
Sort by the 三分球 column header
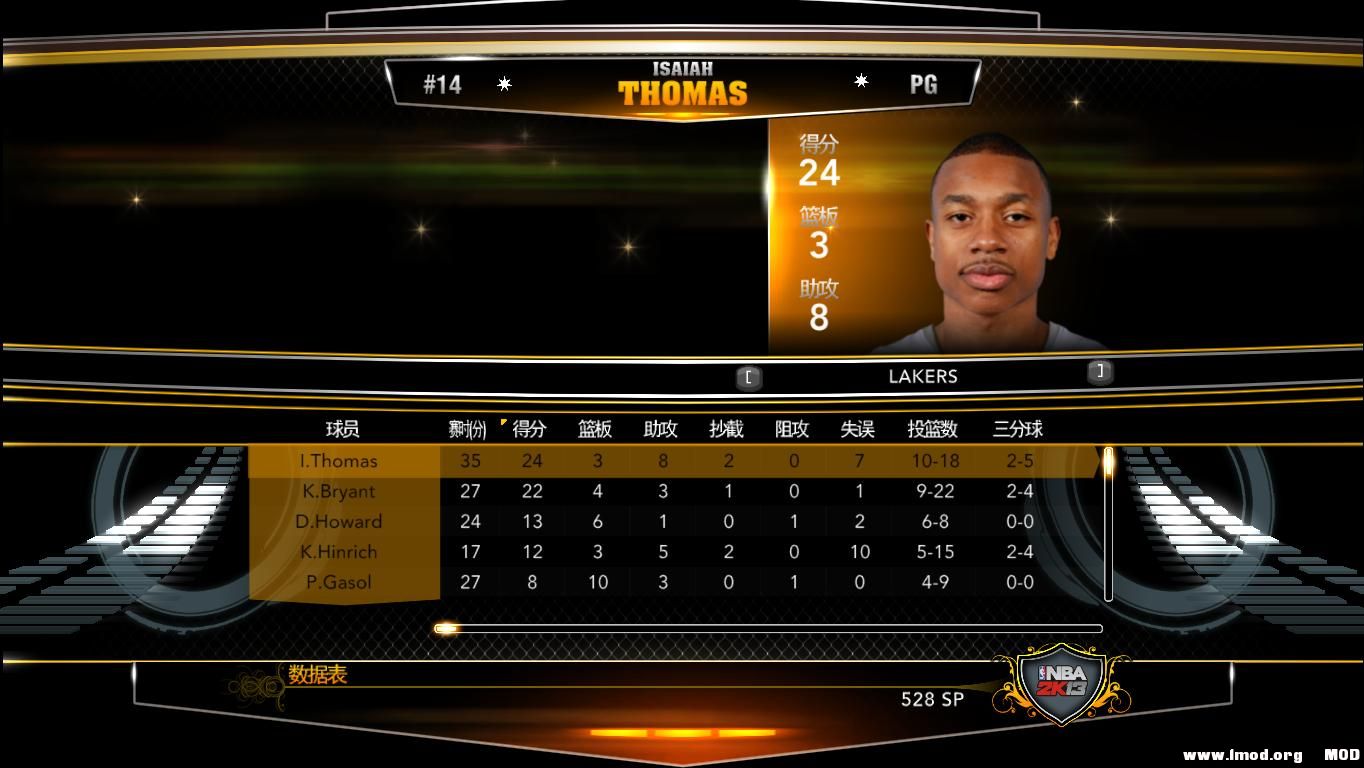[1018, 430]
